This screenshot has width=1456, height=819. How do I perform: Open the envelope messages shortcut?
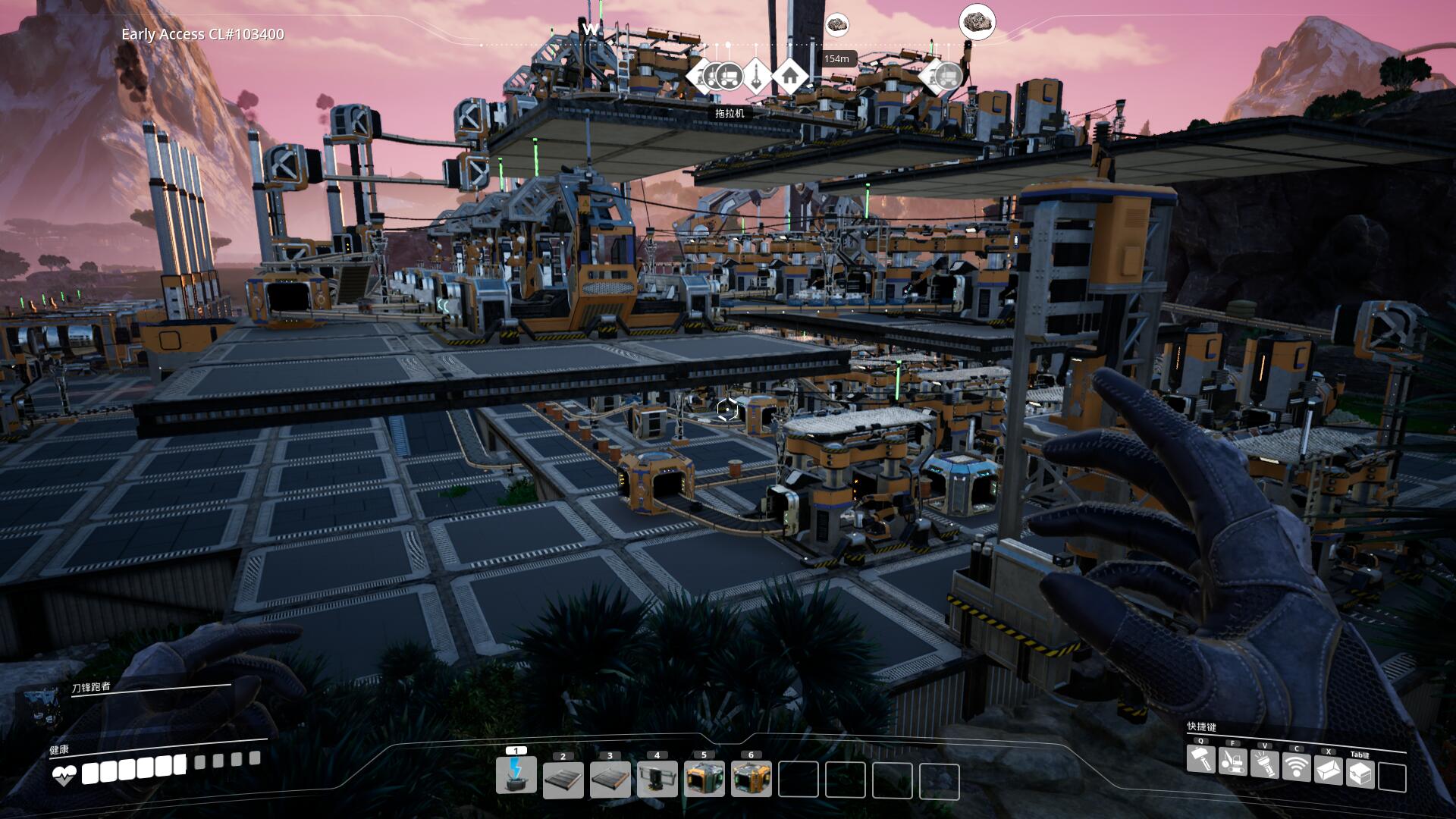click(x=1328, y=770)
